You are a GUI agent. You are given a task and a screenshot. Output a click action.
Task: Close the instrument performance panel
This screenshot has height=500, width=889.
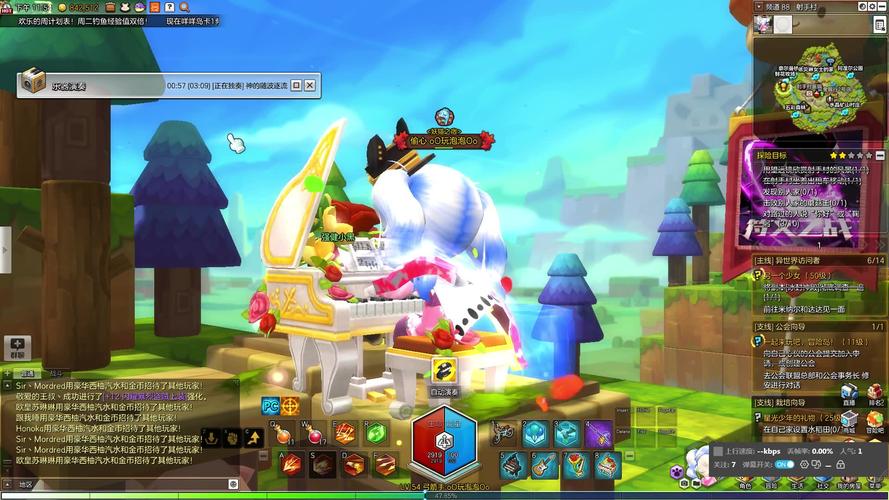(x=310, y=86)
